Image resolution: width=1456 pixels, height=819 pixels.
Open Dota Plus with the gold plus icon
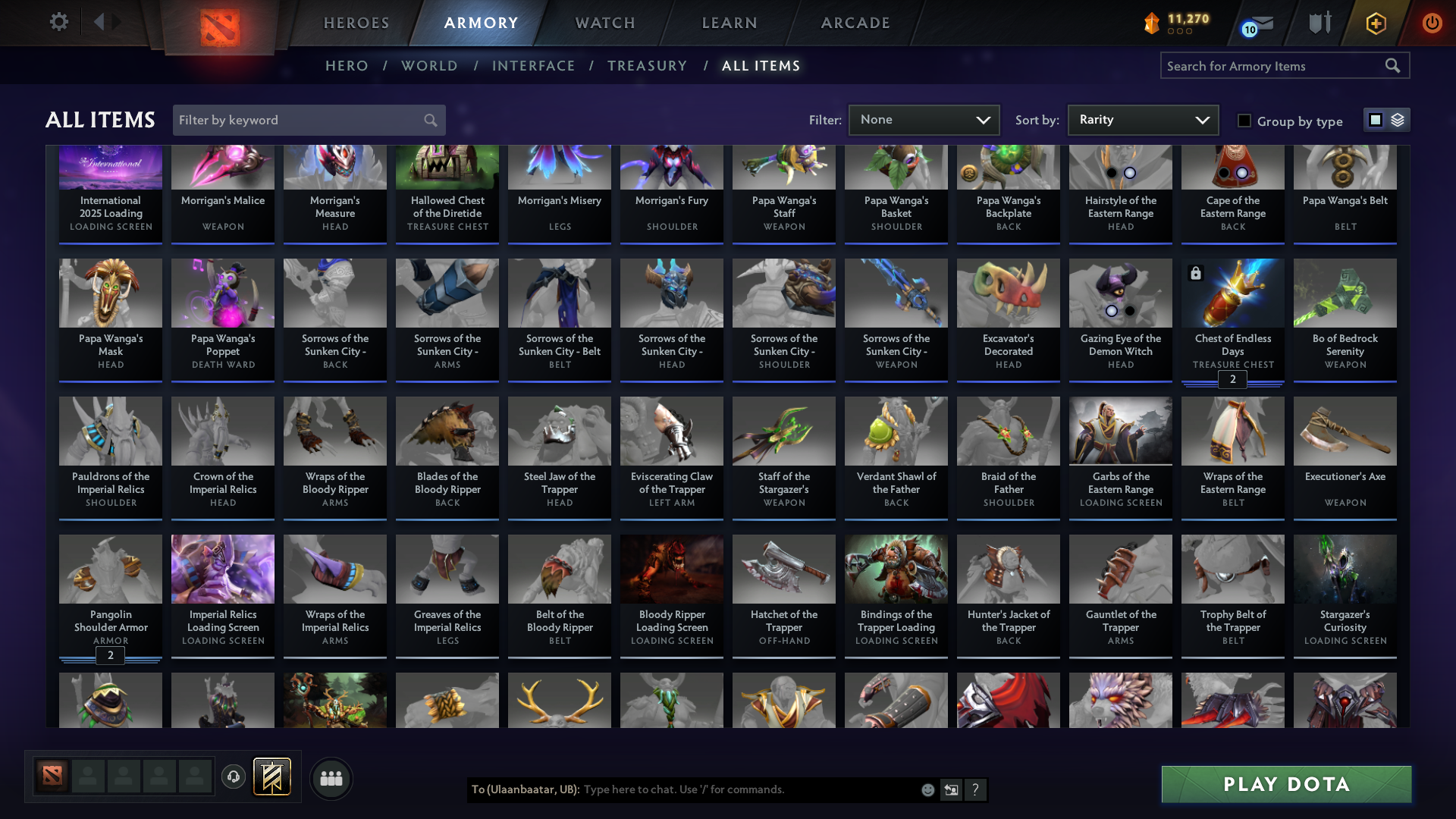(1375, 23)
